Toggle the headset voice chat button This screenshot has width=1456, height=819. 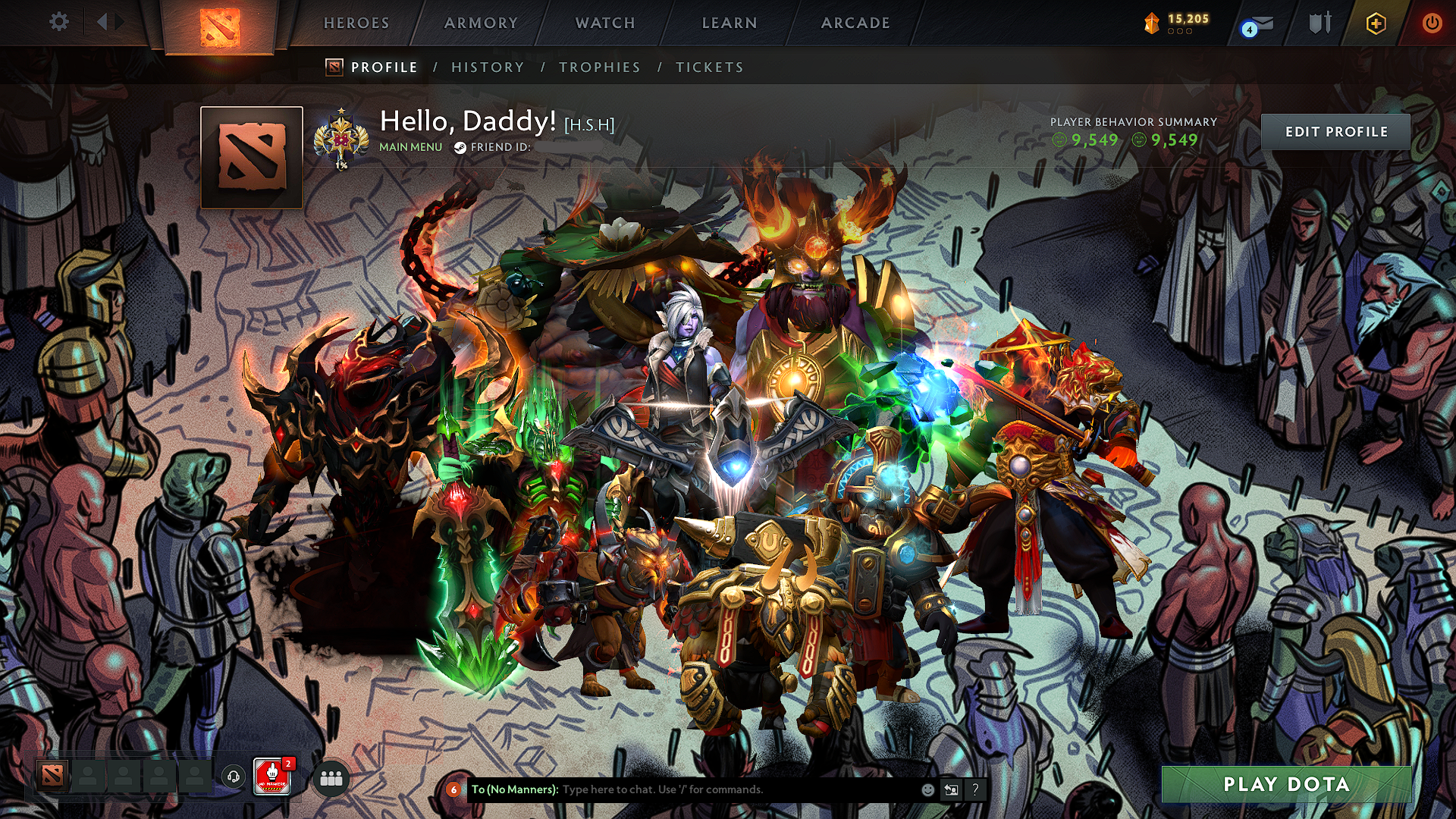234,777
